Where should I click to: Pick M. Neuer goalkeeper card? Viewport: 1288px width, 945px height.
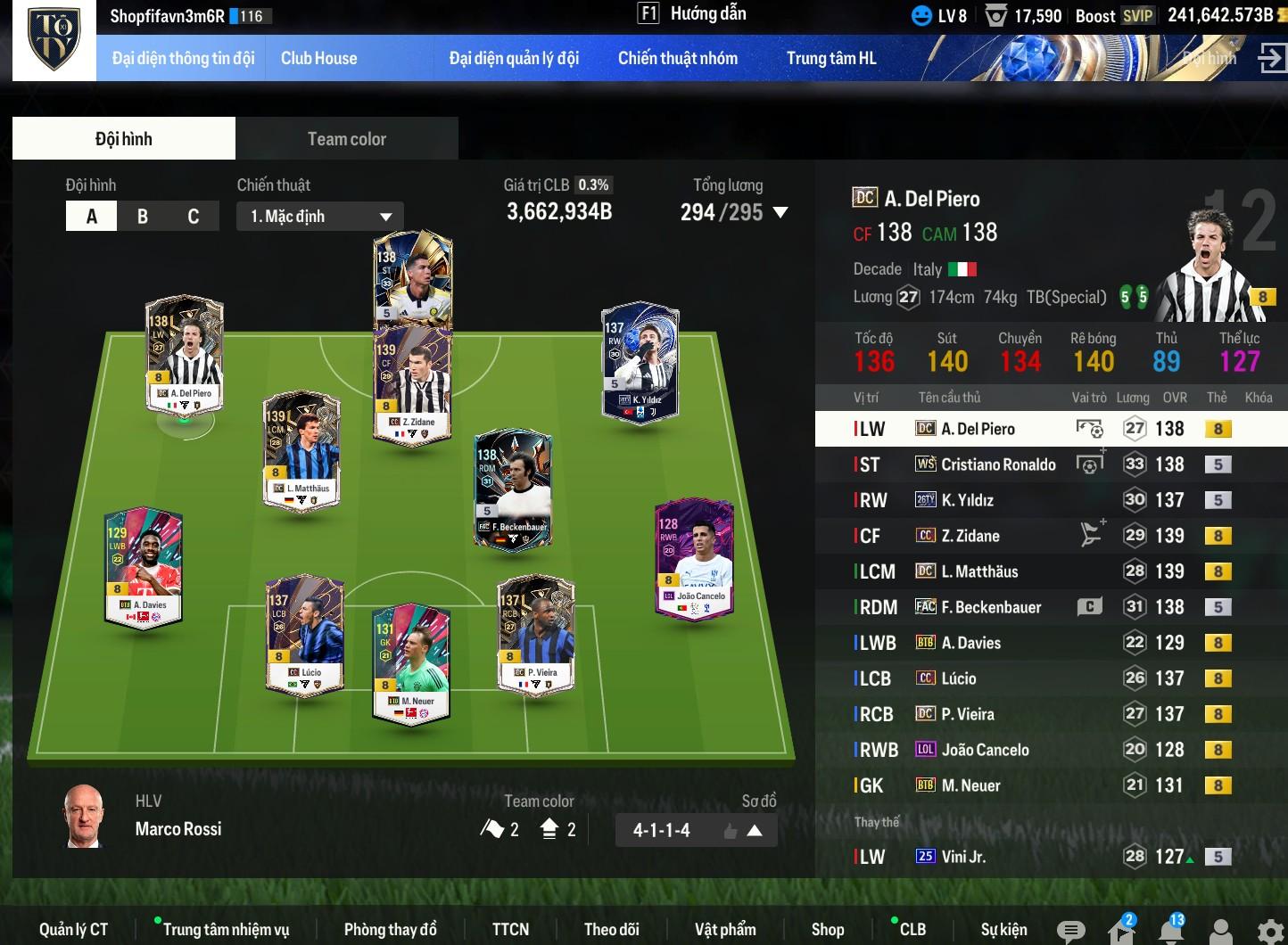(410, 664)
